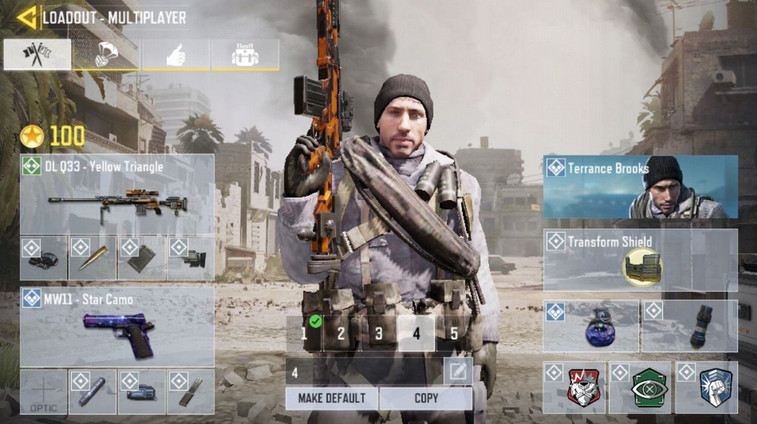Screen dimensions: 757x424
Task: Change the Transform Shield operator skill
Action: pos(640,260)
